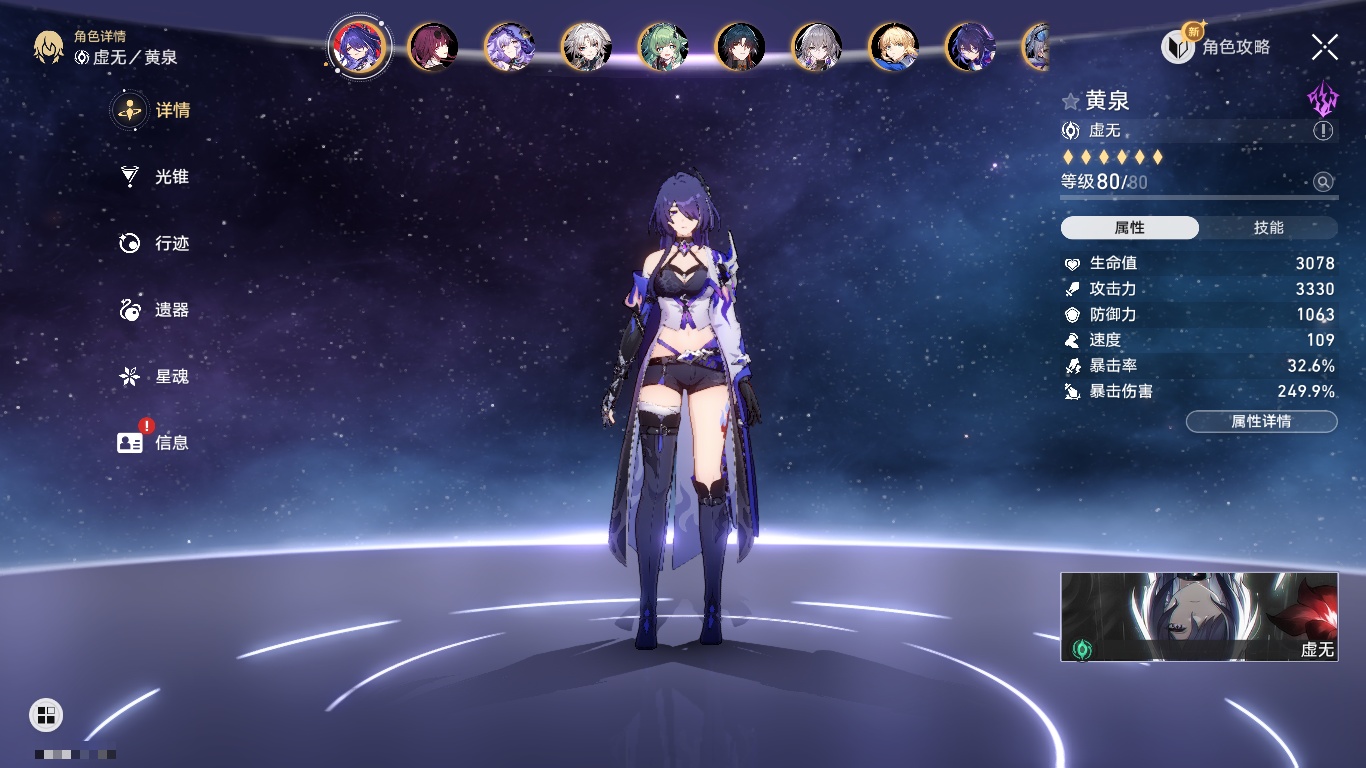This screenshot has height=768, width=1366.
Task: Choose the dark-red-haired character portrait
Action: tap(433, 47)
